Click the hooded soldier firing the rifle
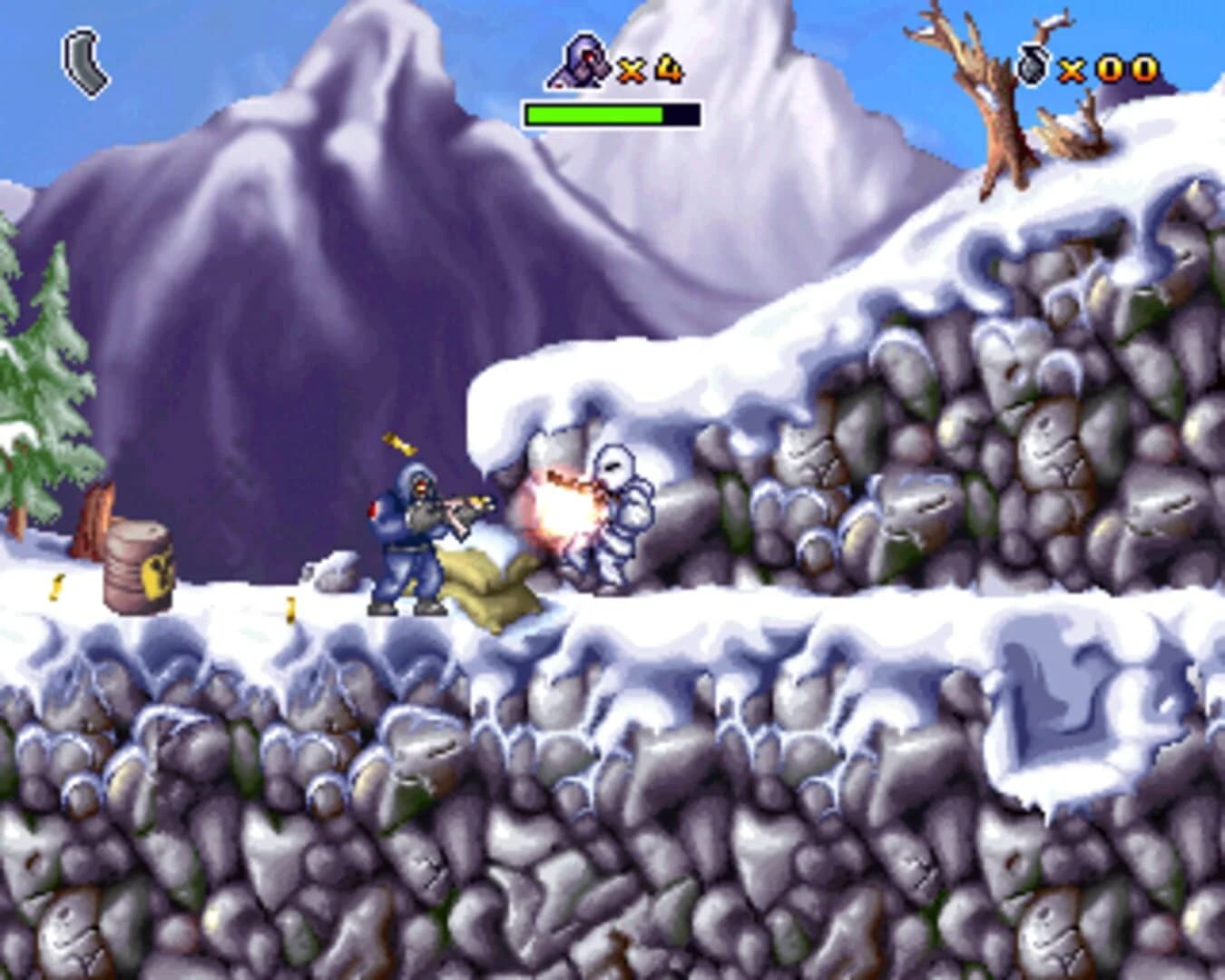The height and width of the screenshot is (980, 1225). (x=408, y=535)
